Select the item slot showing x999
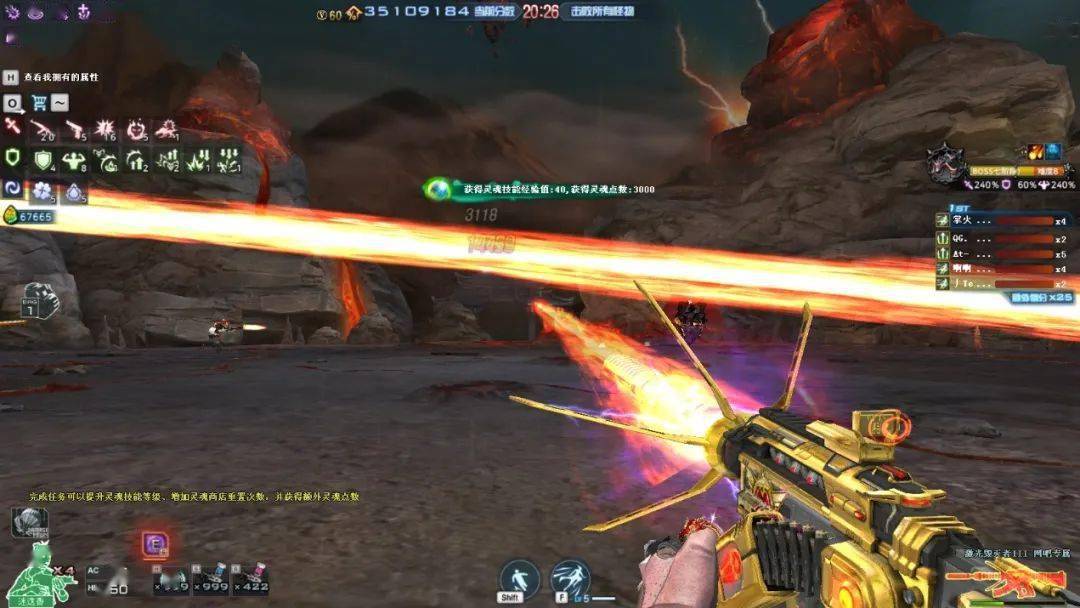1080x608 pixels. point(212,578)
